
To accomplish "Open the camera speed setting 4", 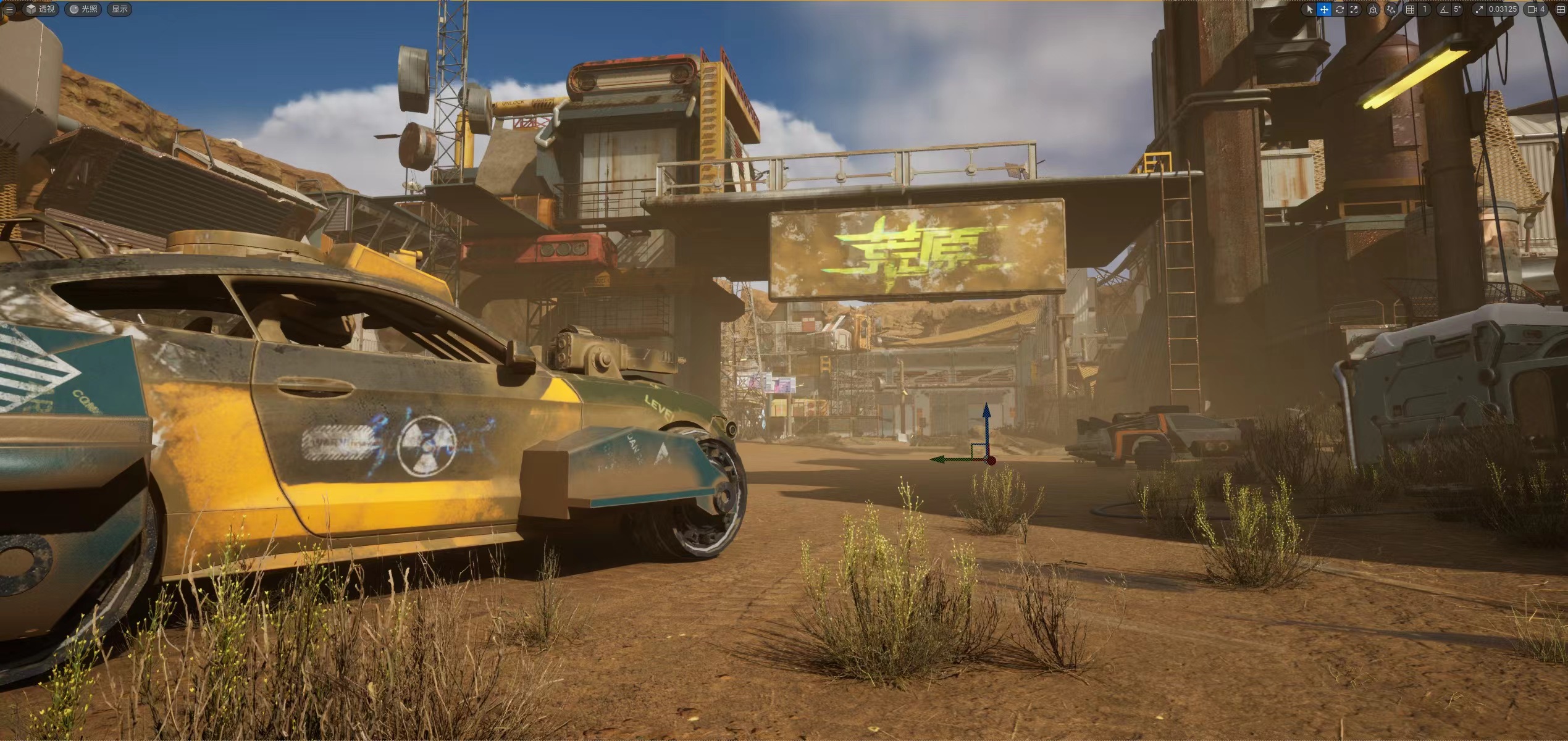I will 1537,9.
